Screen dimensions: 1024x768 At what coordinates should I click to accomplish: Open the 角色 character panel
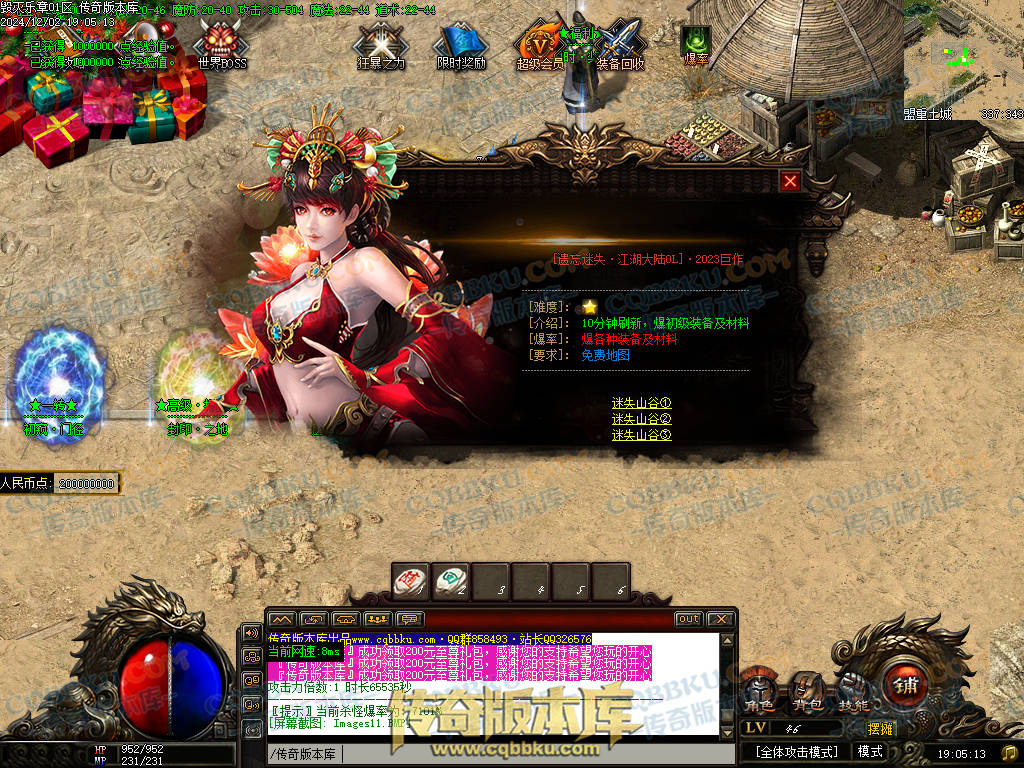click(759, 691)
